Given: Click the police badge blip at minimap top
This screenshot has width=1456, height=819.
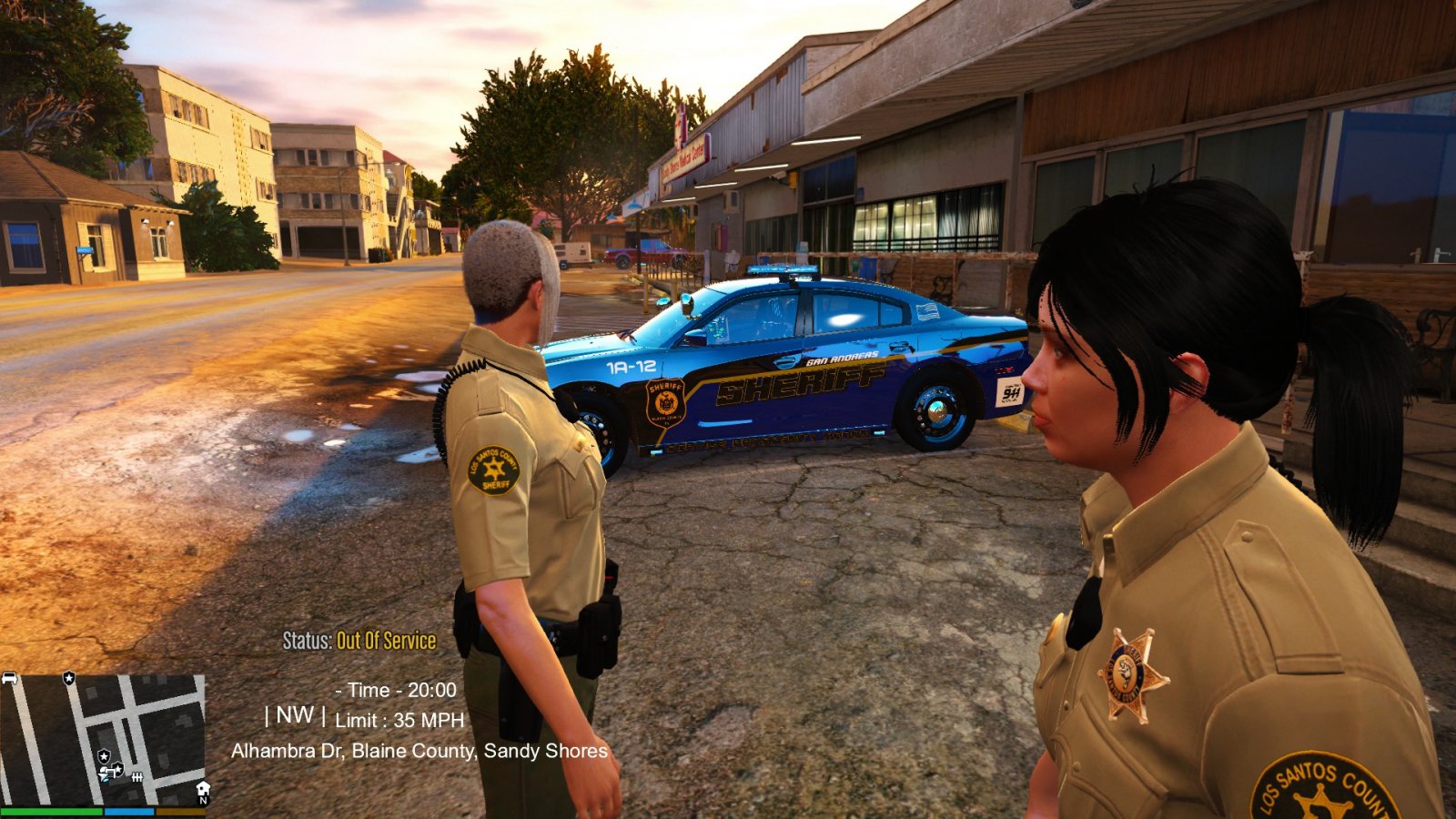Looking at the screenshot, I should 68,679.
